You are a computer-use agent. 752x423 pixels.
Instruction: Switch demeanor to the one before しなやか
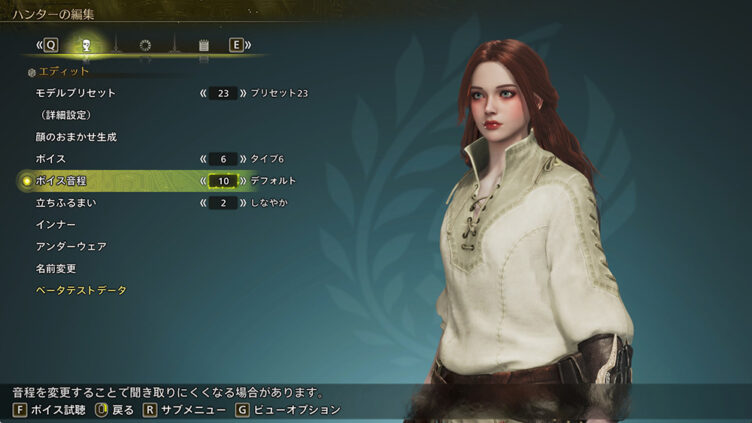[204, 203]
